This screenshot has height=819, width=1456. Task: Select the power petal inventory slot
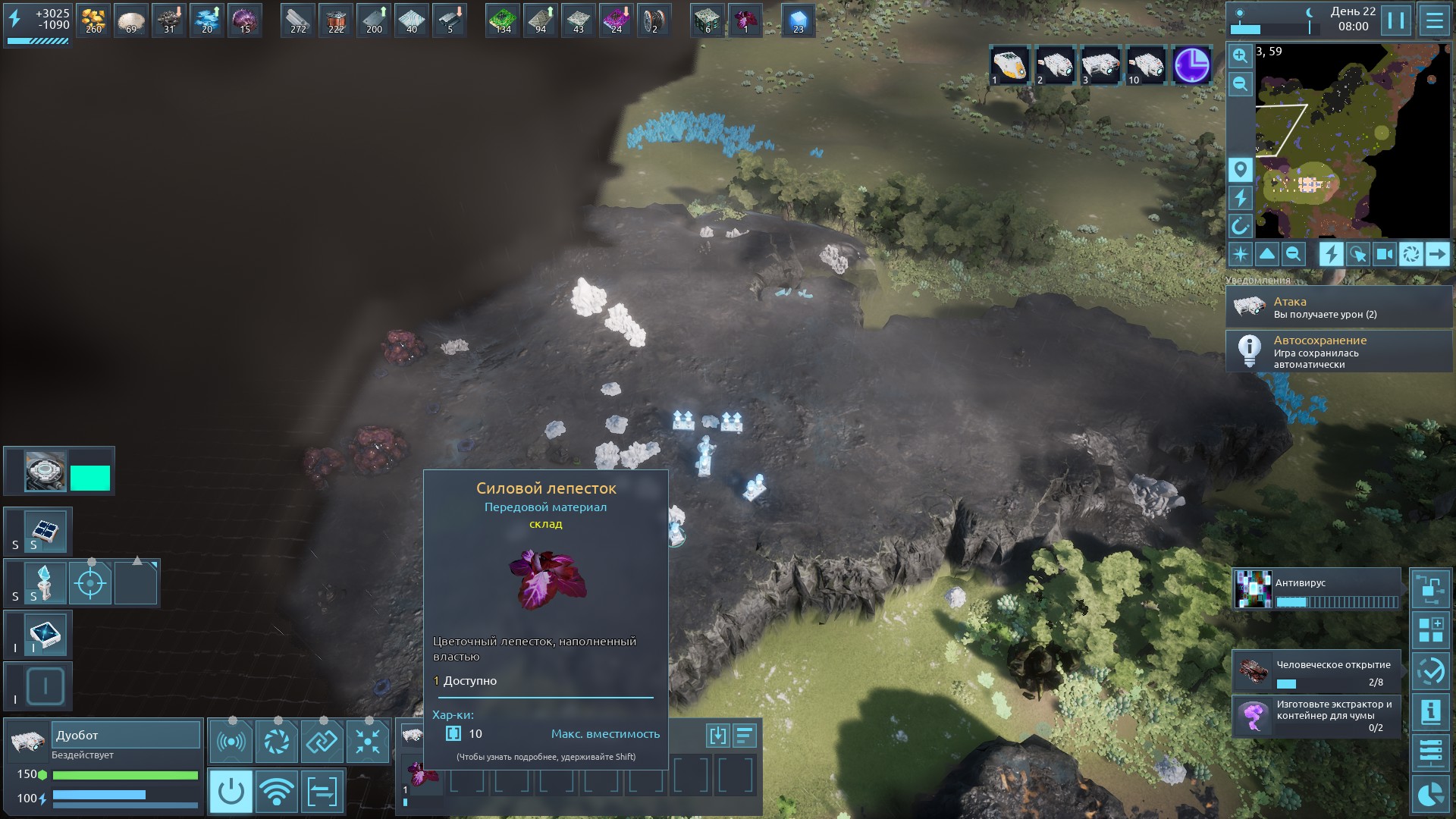422,774
